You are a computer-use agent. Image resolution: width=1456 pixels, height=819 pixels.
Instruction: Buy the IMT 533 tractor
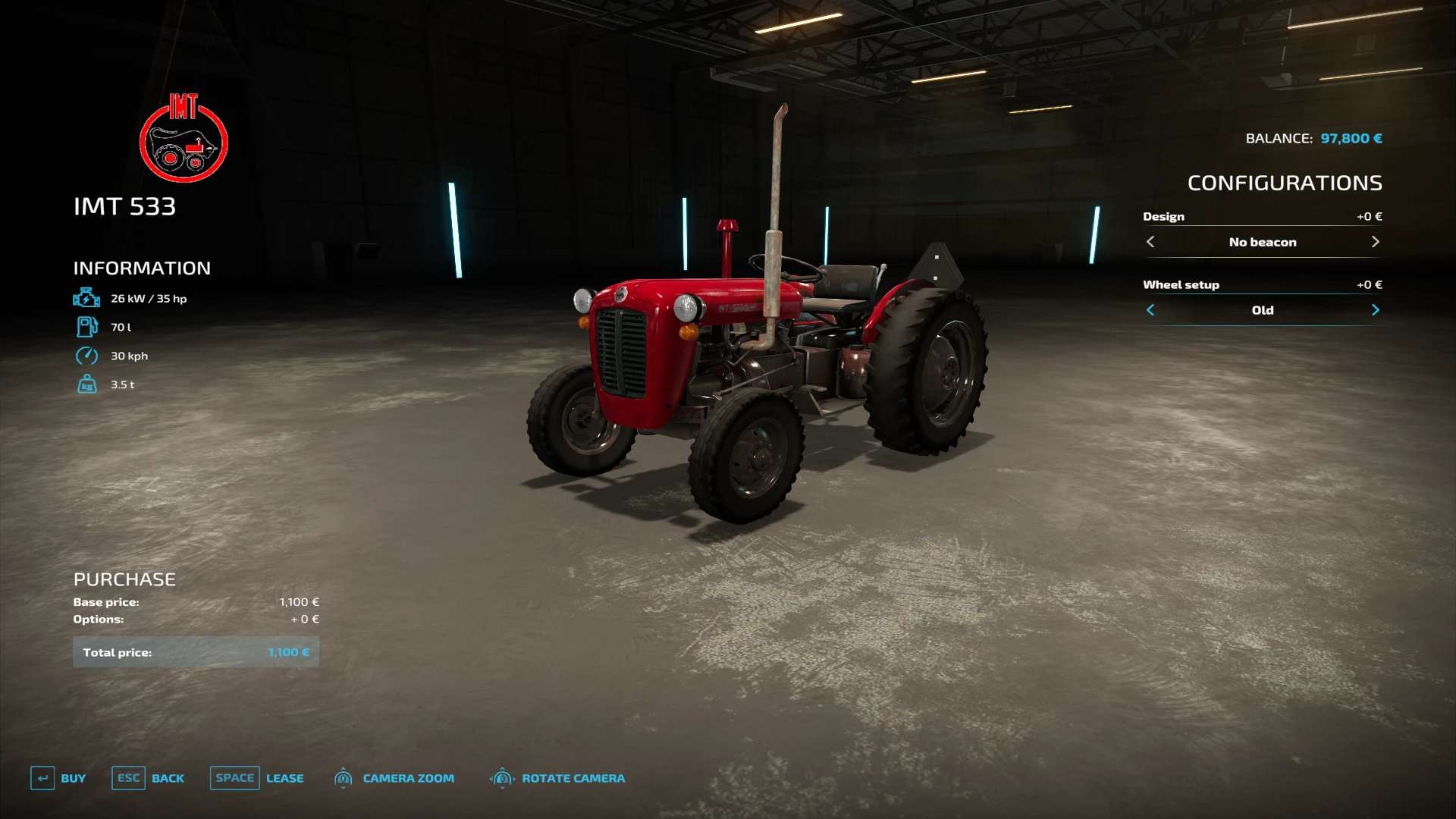coord(58,778)
